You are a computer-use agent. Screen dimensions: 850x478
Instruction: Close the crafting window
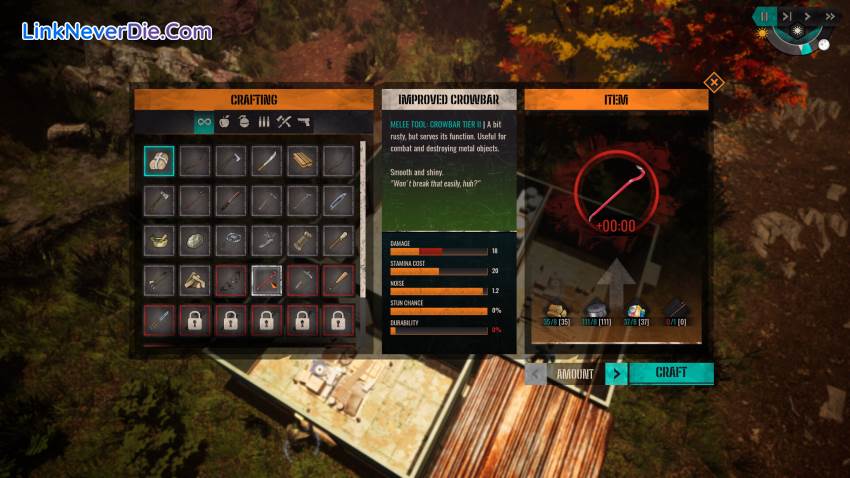tap(713, 82)
